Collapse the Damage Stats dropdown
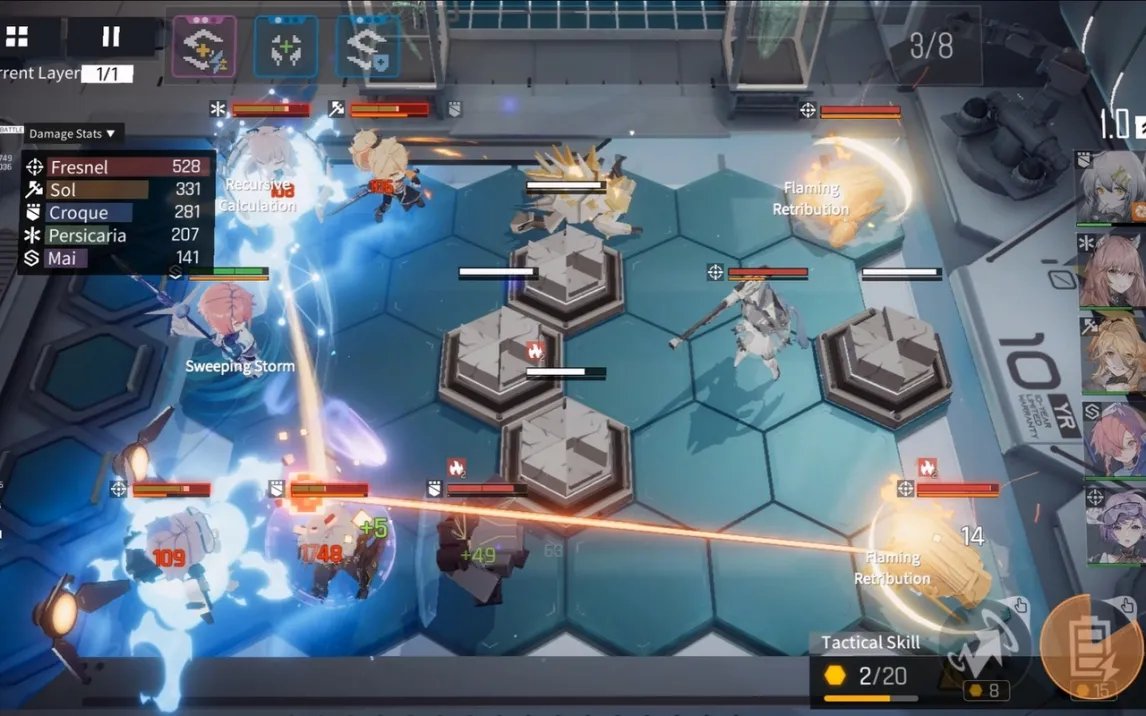The height and width of the screenshot is (716, 1146). pyautogui.click(x=72, y=133)
